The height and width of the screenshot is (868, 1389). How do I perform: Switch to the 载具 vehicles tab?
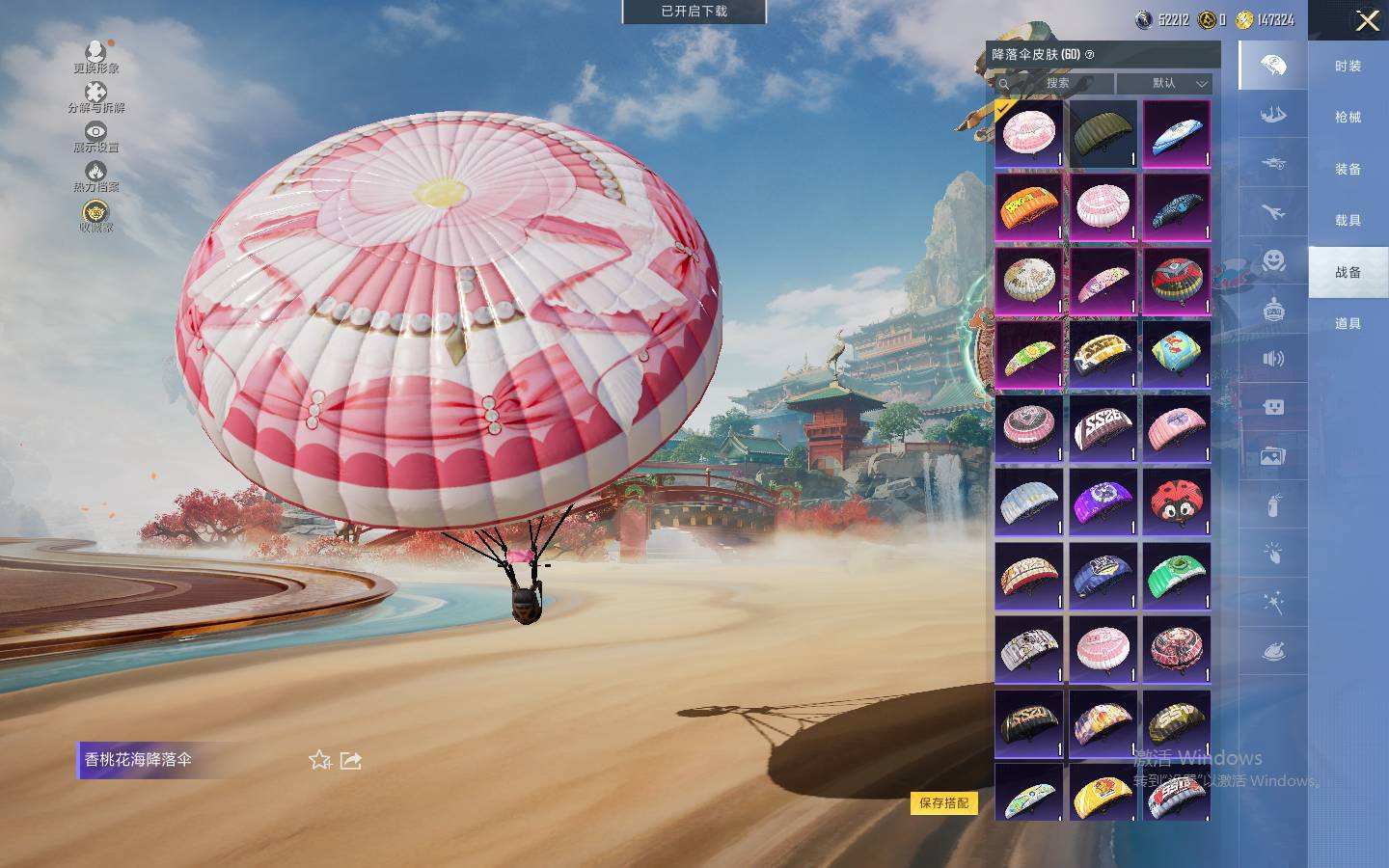tap(1348, 221)
